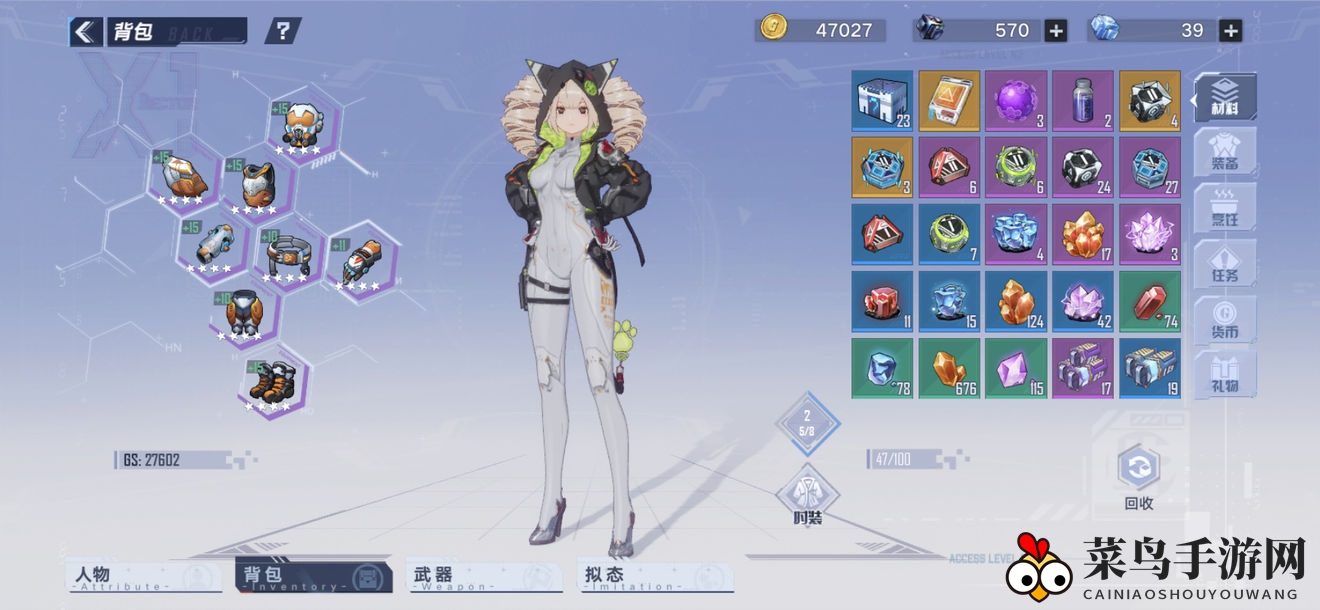
Task: Select the 货币 currency tab
Action: tap(1225, 318)
